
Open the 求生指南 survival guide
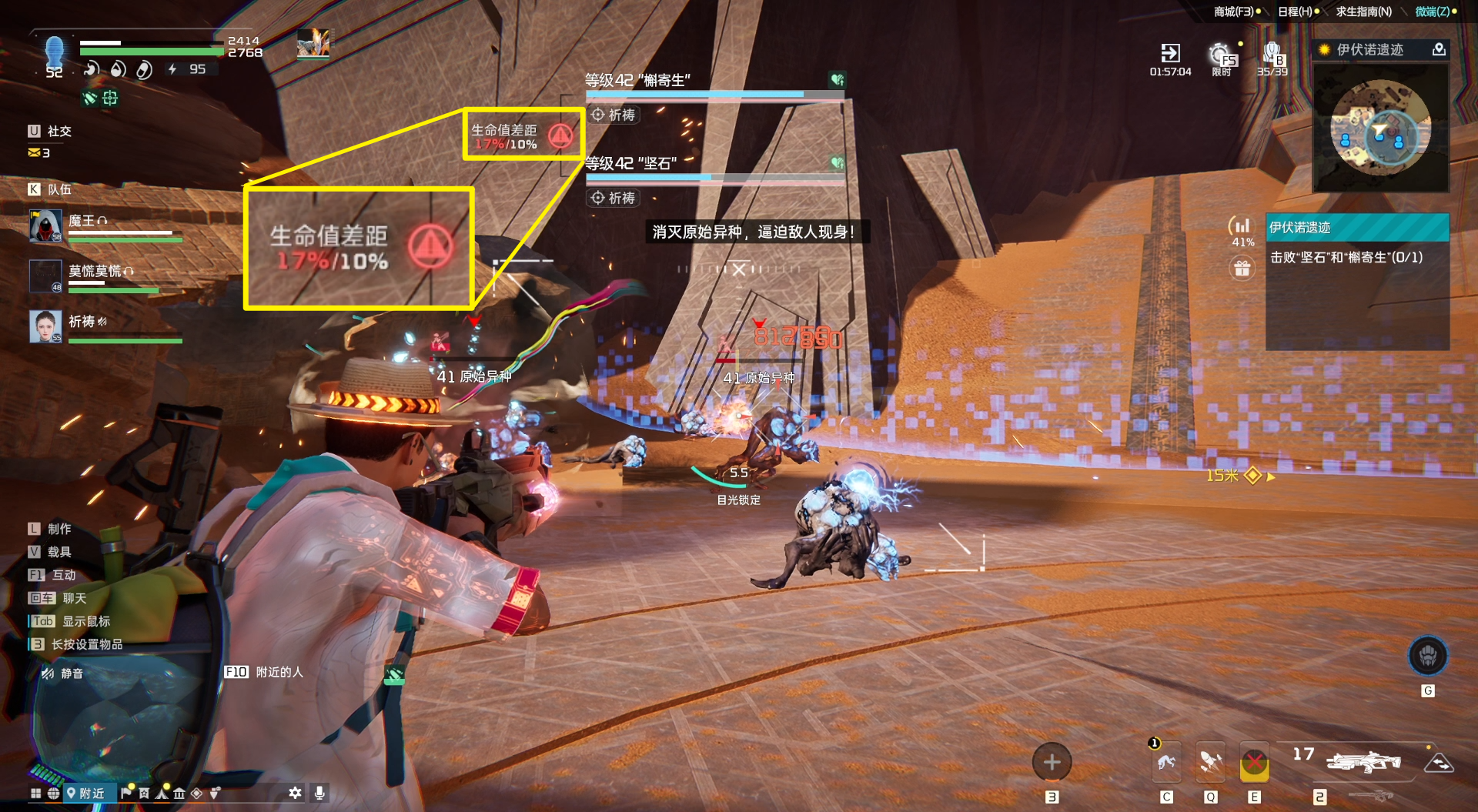point(1363,12)
